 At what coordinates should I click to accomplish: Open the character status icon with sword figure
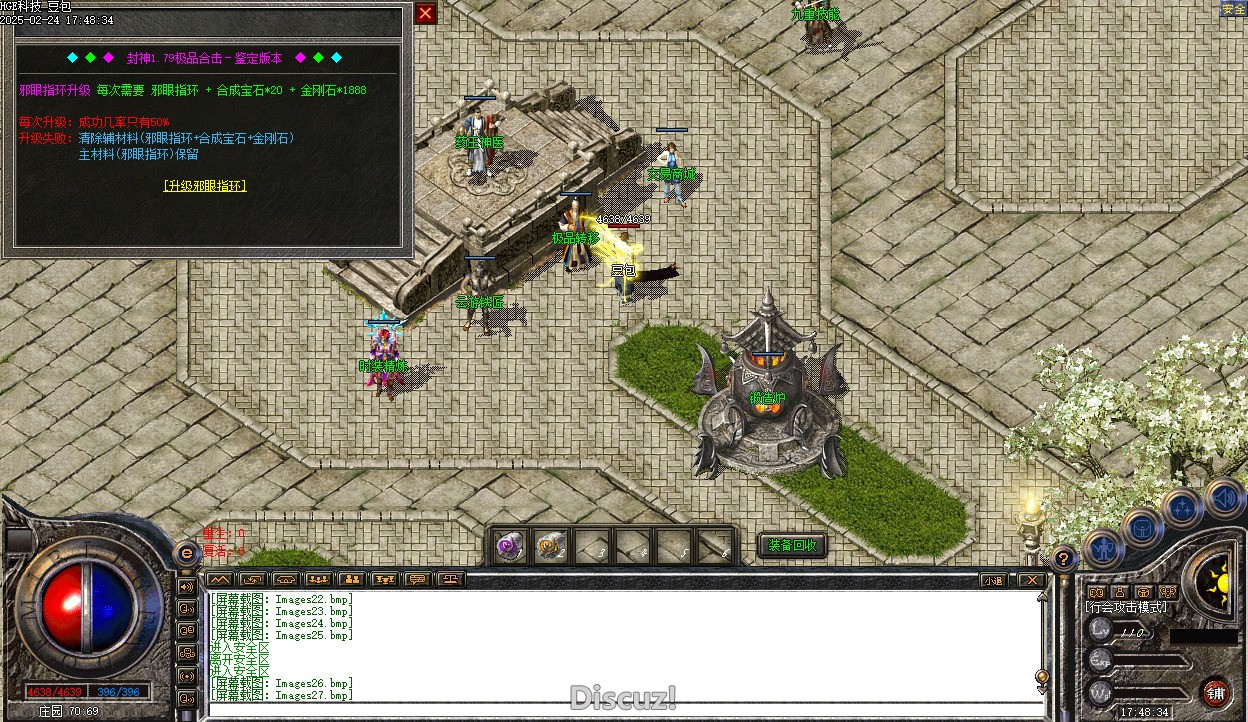click(1104, 548)
